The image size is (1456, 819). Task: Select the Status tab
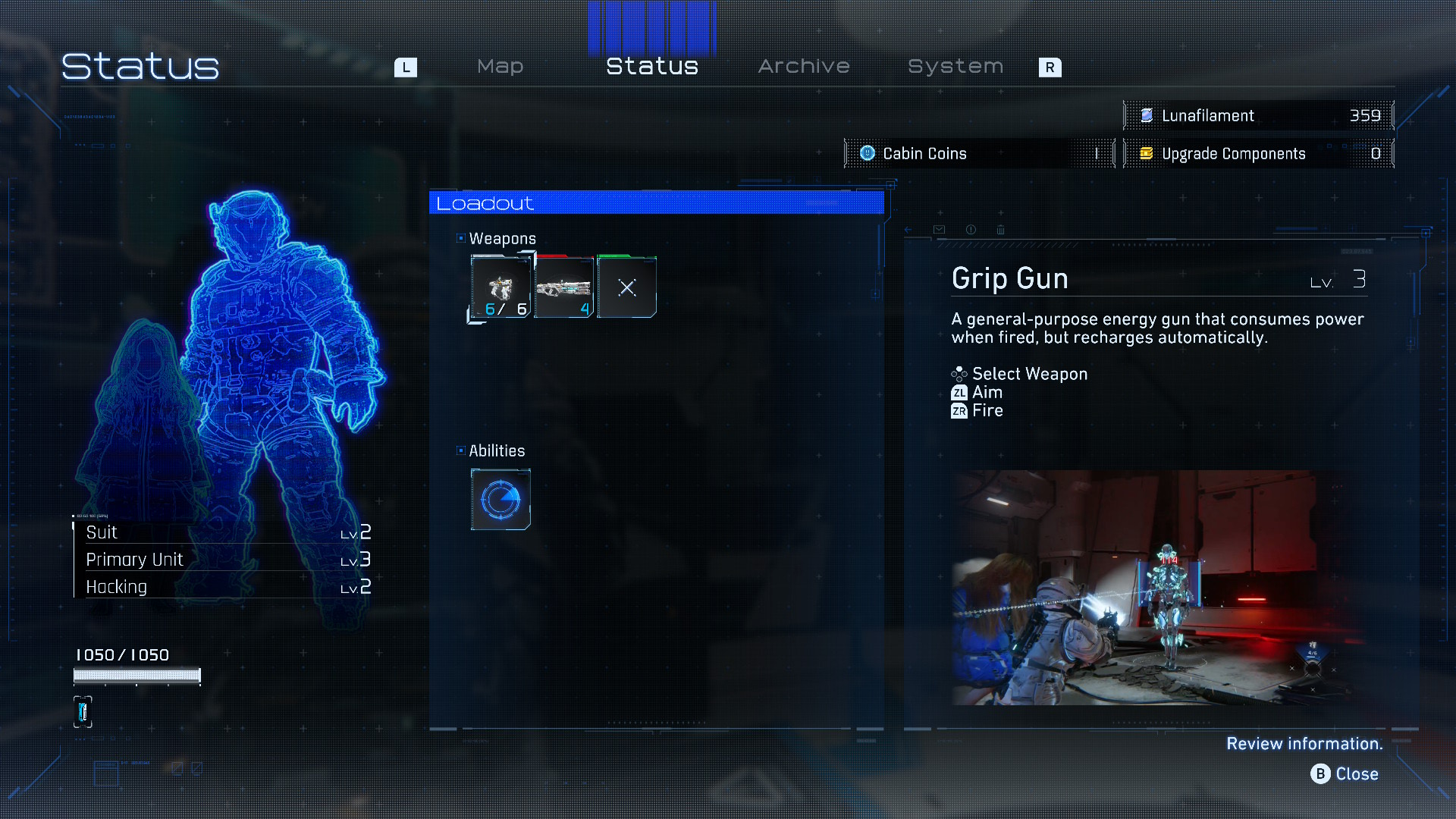point(651,67)
